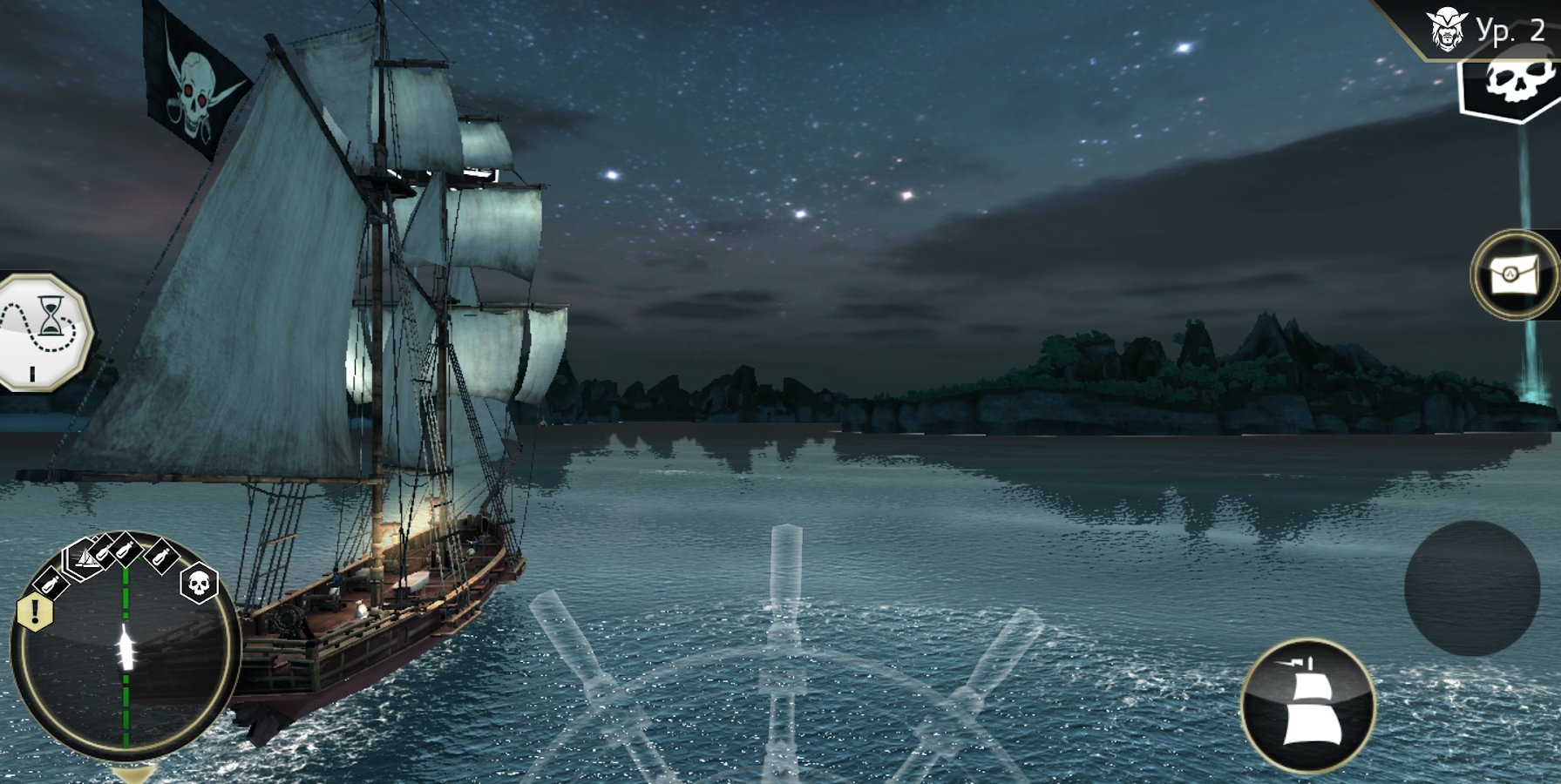
Task: Tap the dark round action button
Action: (x=1471, y=588)
